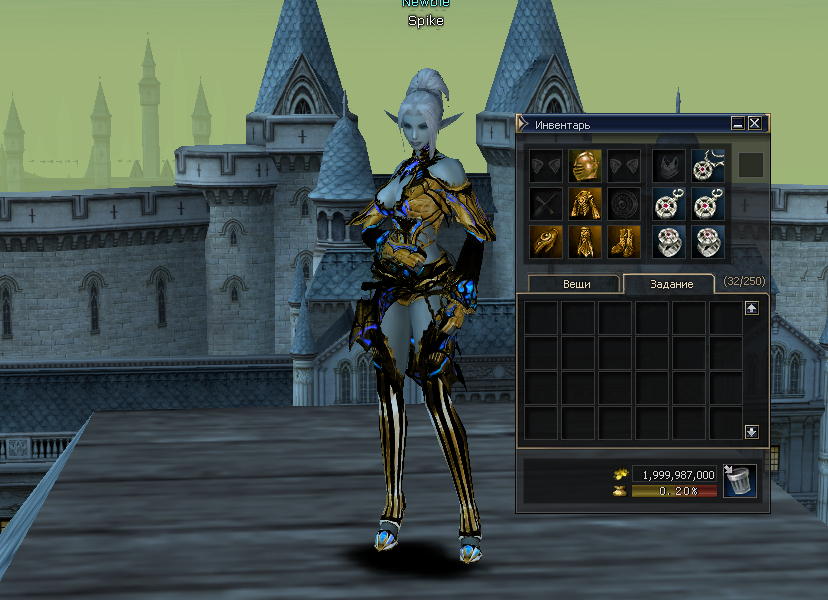The height and width of the screenshot is (600, 828).
Task: Select the golden leggings slot
Action: click(584, 241)
